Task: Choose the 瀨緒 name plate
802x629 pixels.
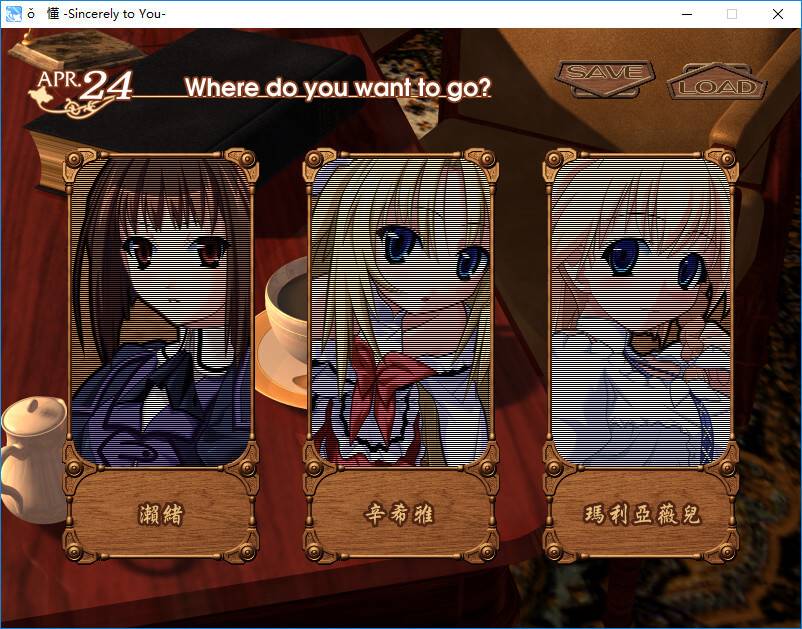Action: click(160, 515)
